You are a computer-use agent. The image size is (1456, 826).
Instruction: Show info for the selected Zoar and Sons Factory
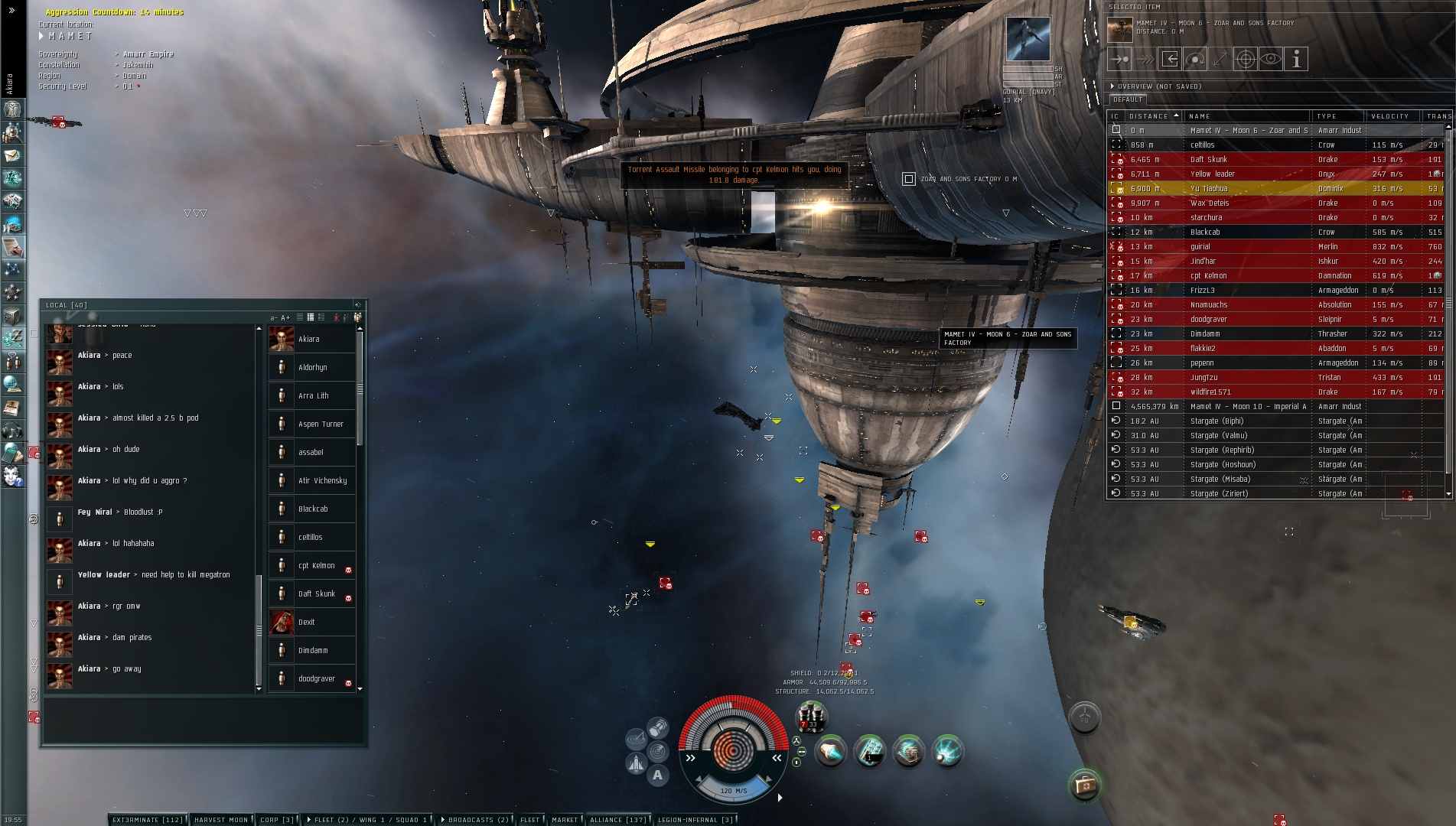coord(1296,59)
